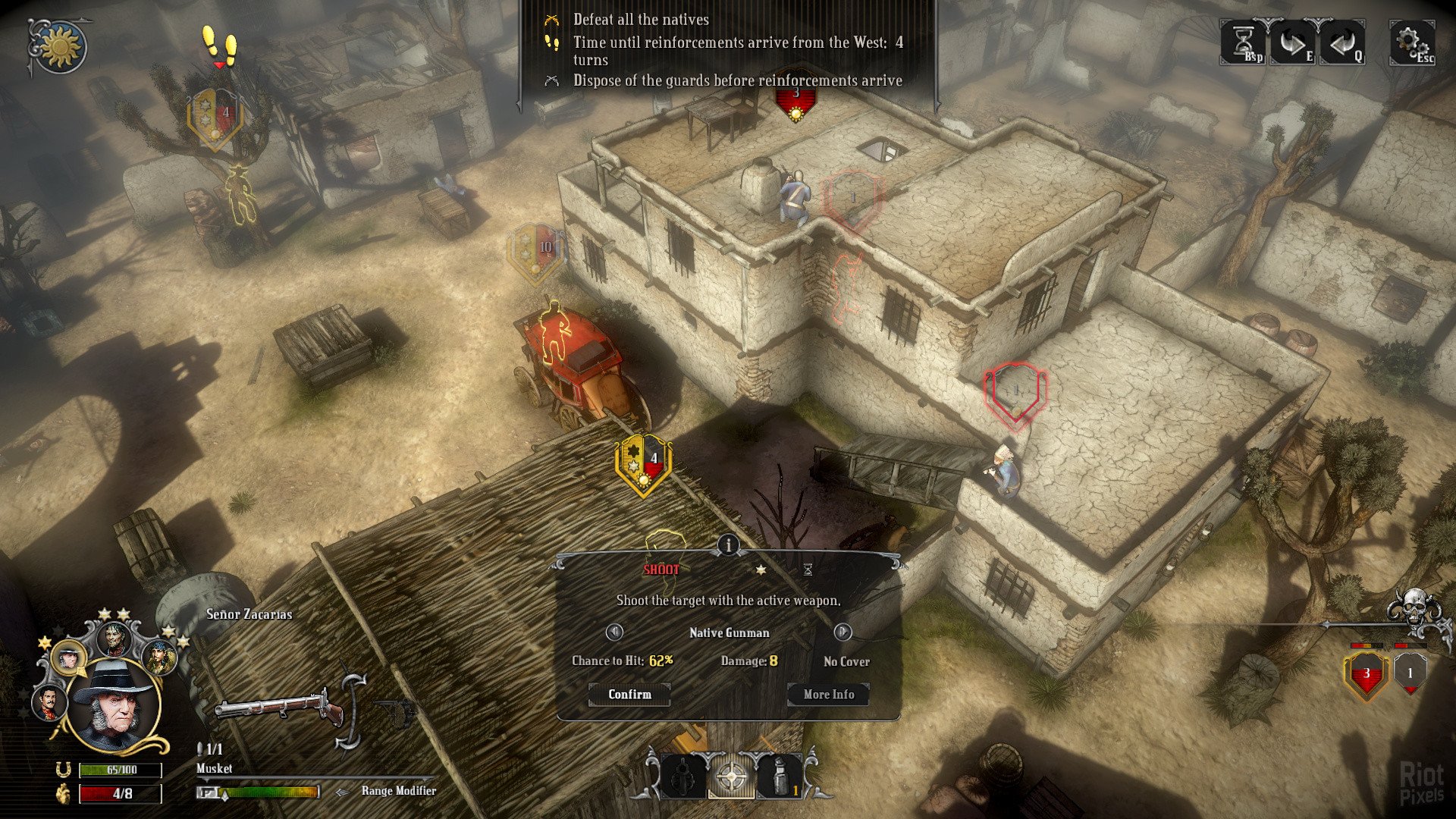Select the revolver reload ability slot

pos(683,777)
